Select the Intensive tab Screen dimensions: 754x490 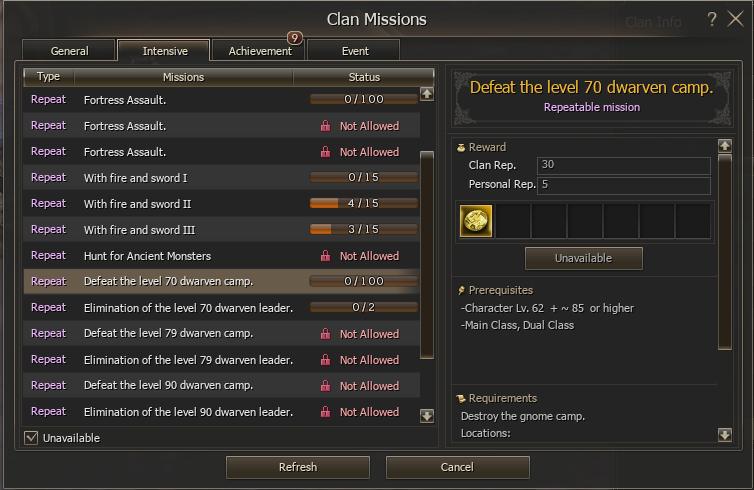click(x=163, y=51)
